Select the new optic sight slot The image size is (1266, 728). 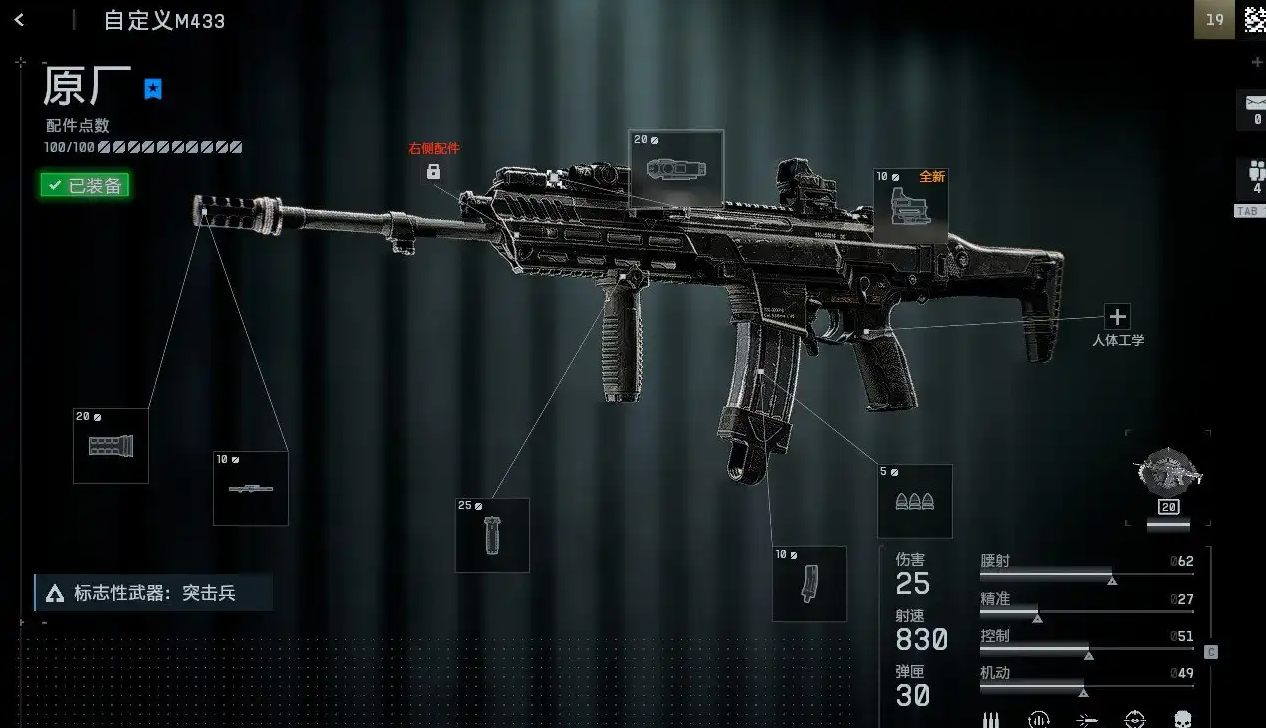(910, 205)
